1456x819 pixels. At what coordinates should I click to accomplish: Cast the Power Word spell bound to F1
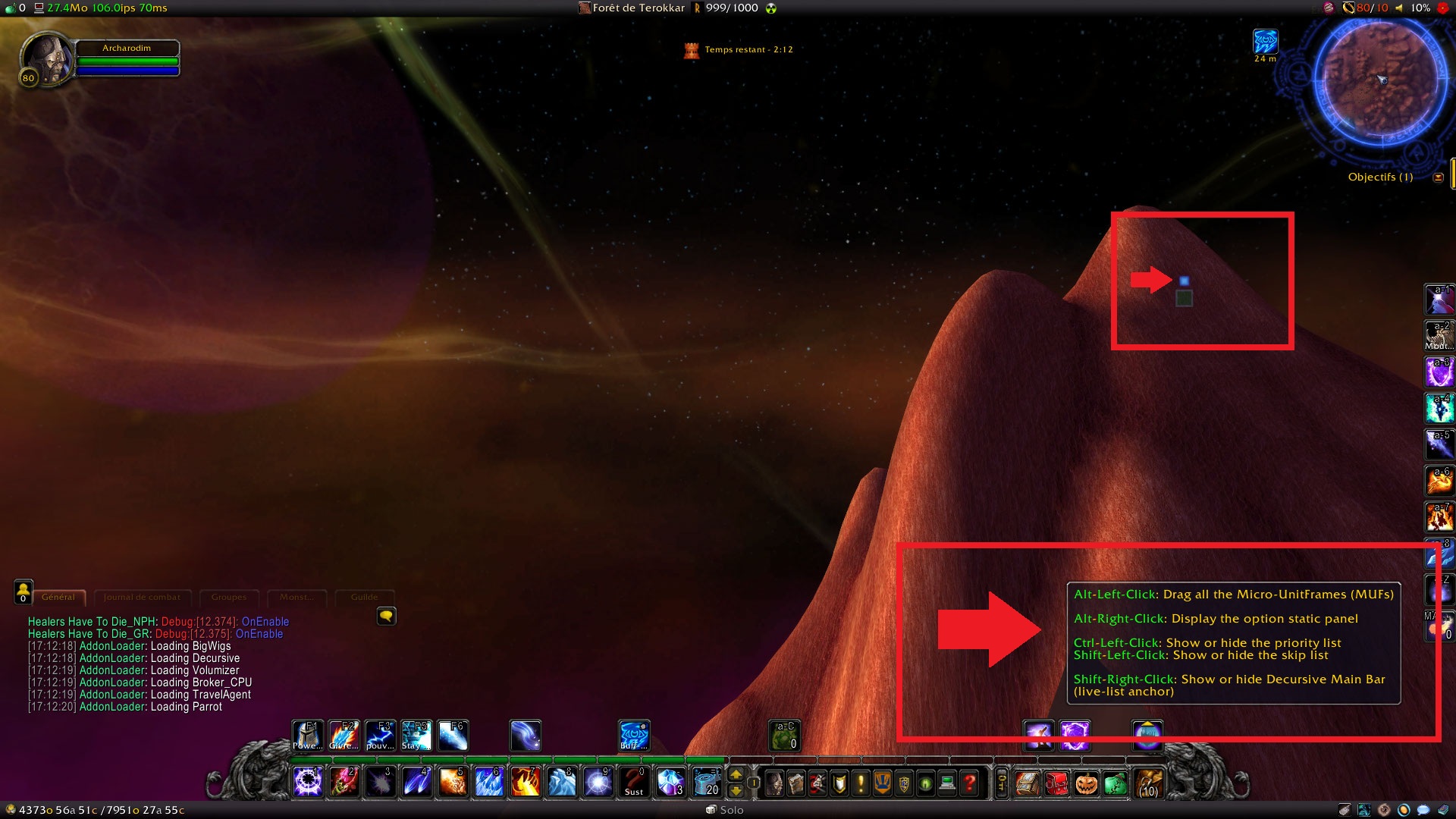coord(308,735)
